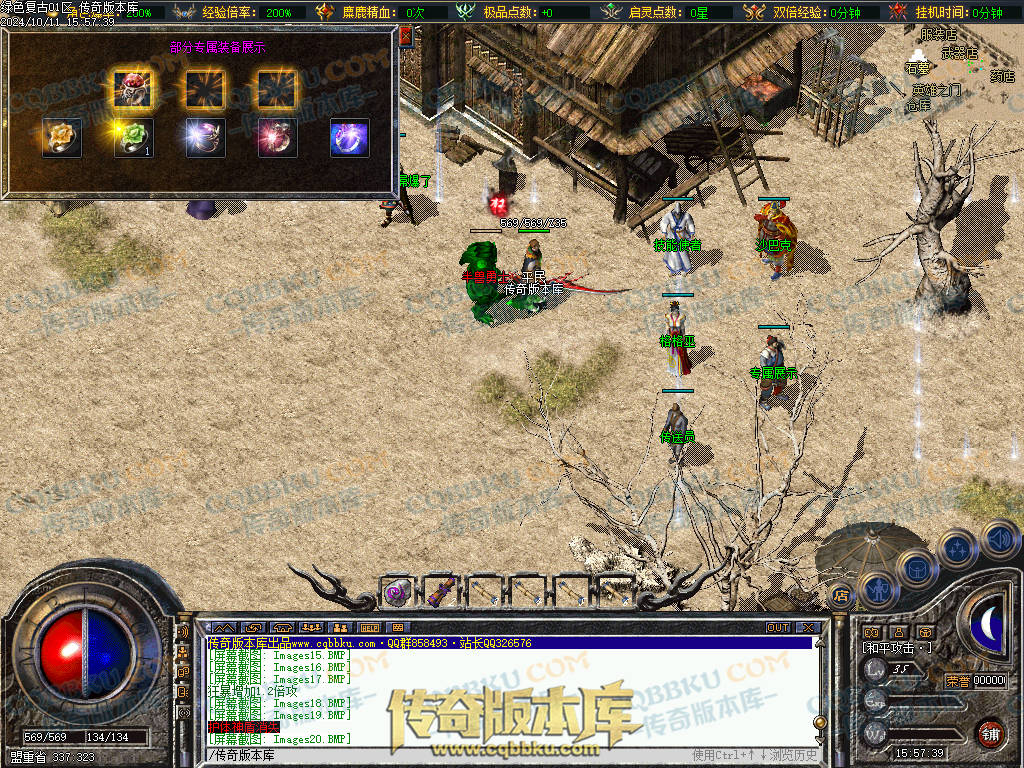Open the bag inventory button

916,567
